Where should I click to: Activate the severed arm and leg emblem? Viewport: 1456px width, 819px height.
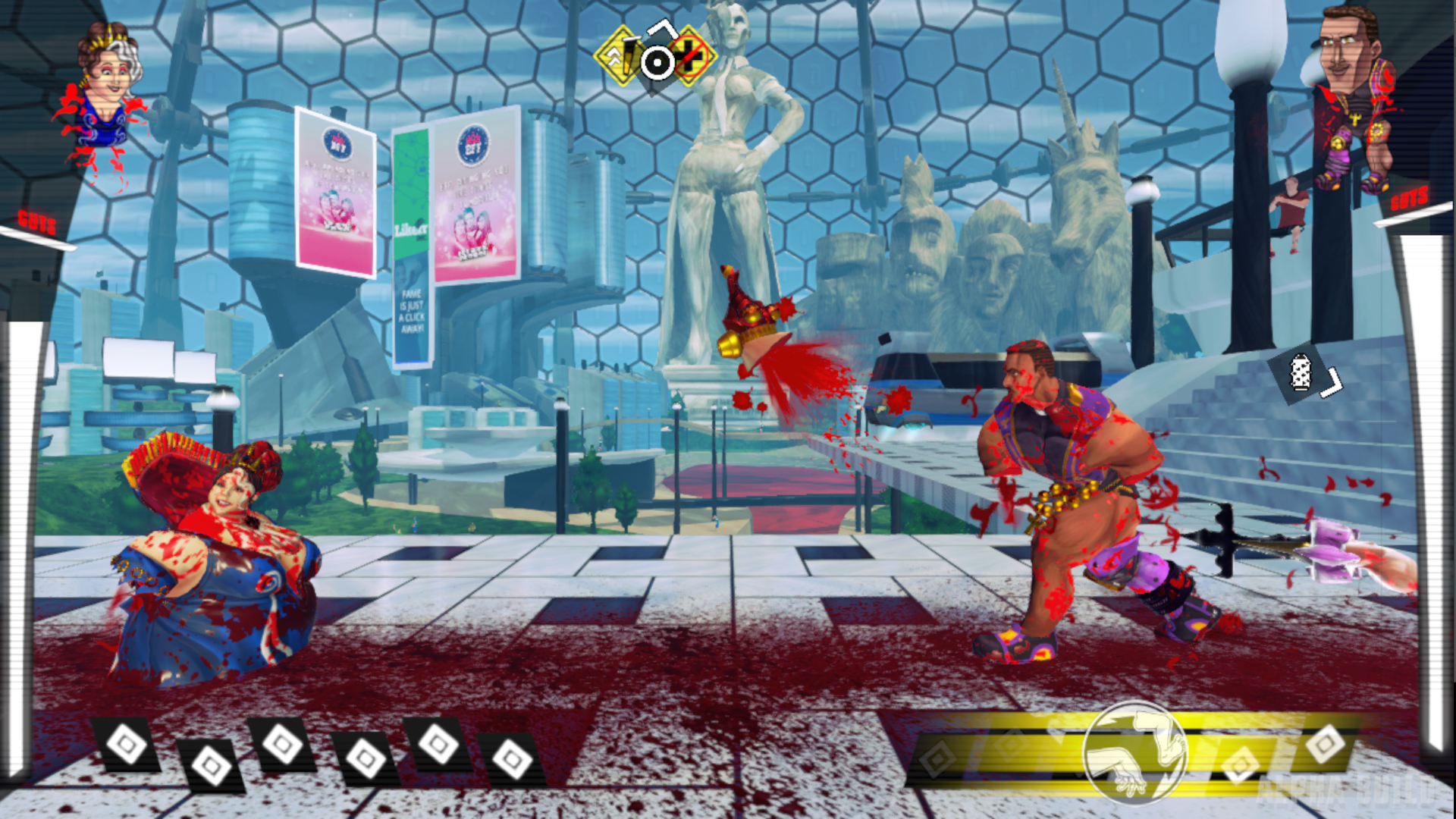pyautogui.click(x=1135, y=751)
